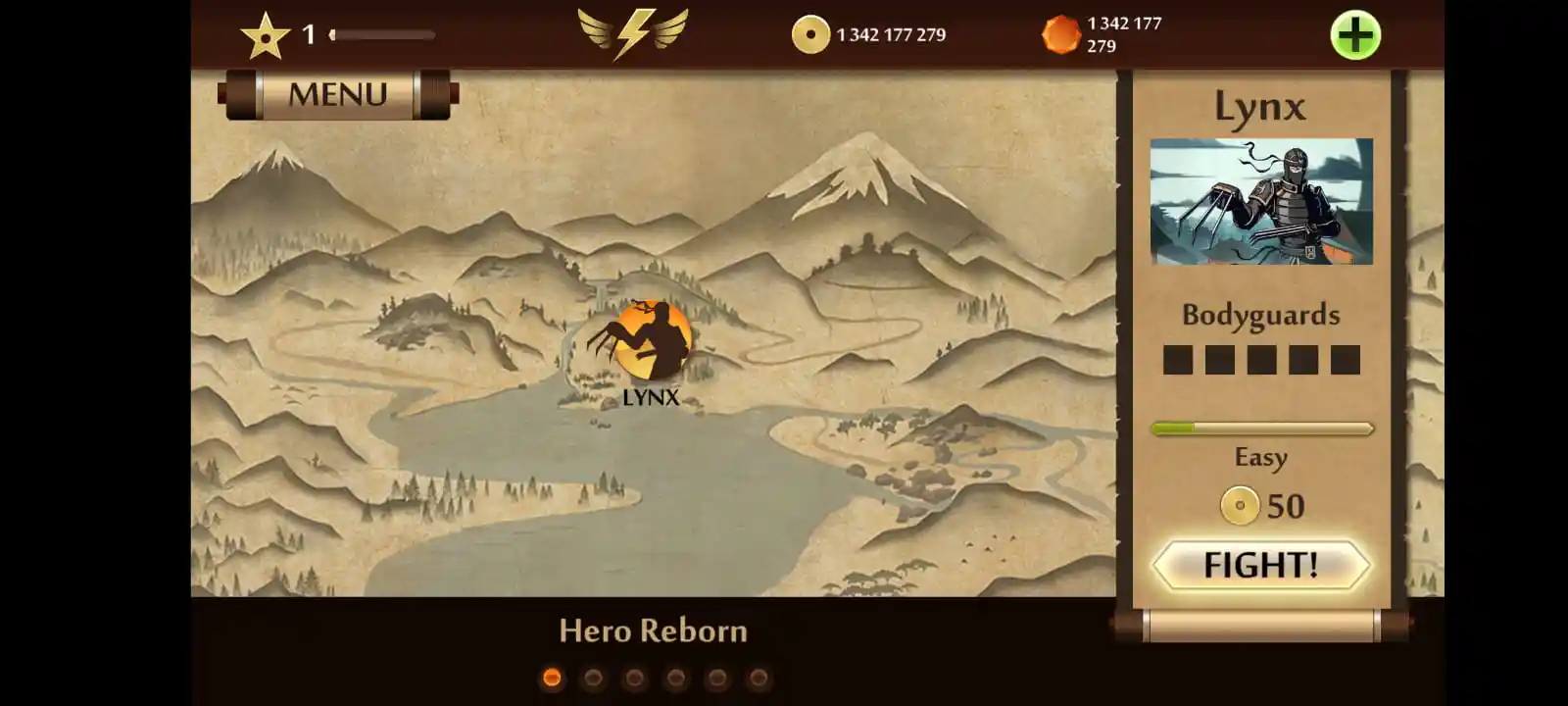Select the middle bodyguard square
This screenshot has height=706, width=1568.
coord(1260,361)
